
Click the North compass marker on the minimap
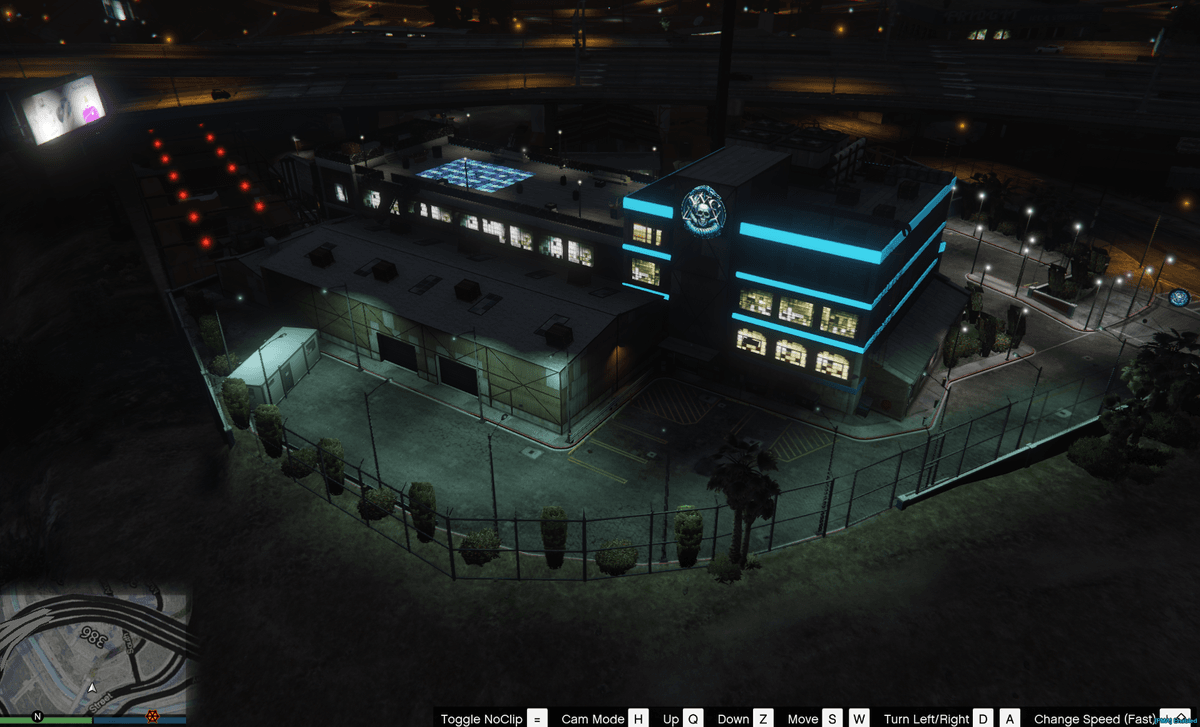(37, 716)
